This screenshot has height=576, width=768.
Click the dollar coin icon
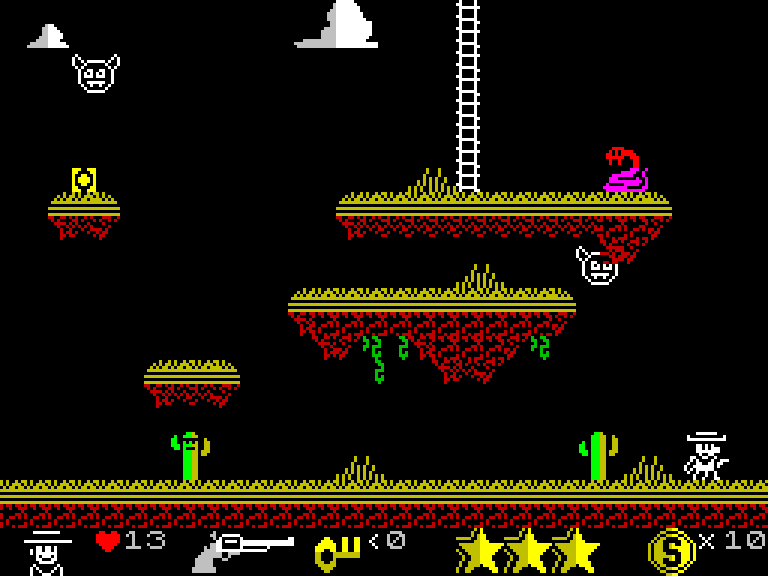670,550
